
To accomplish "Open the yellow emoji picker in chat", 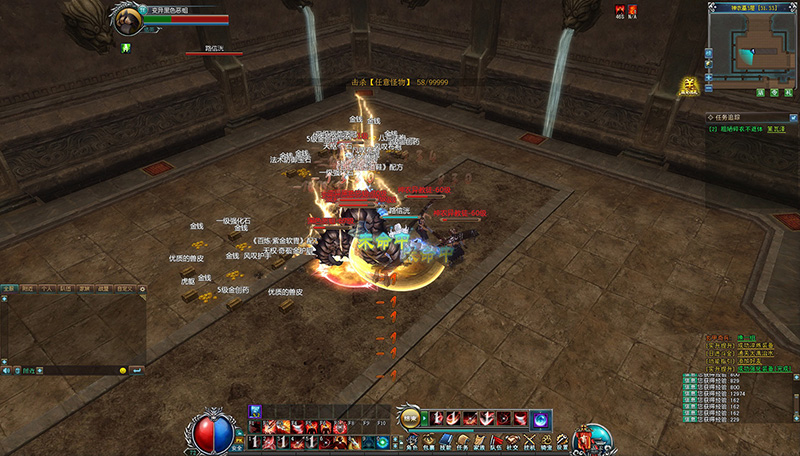I will [123, 370].
